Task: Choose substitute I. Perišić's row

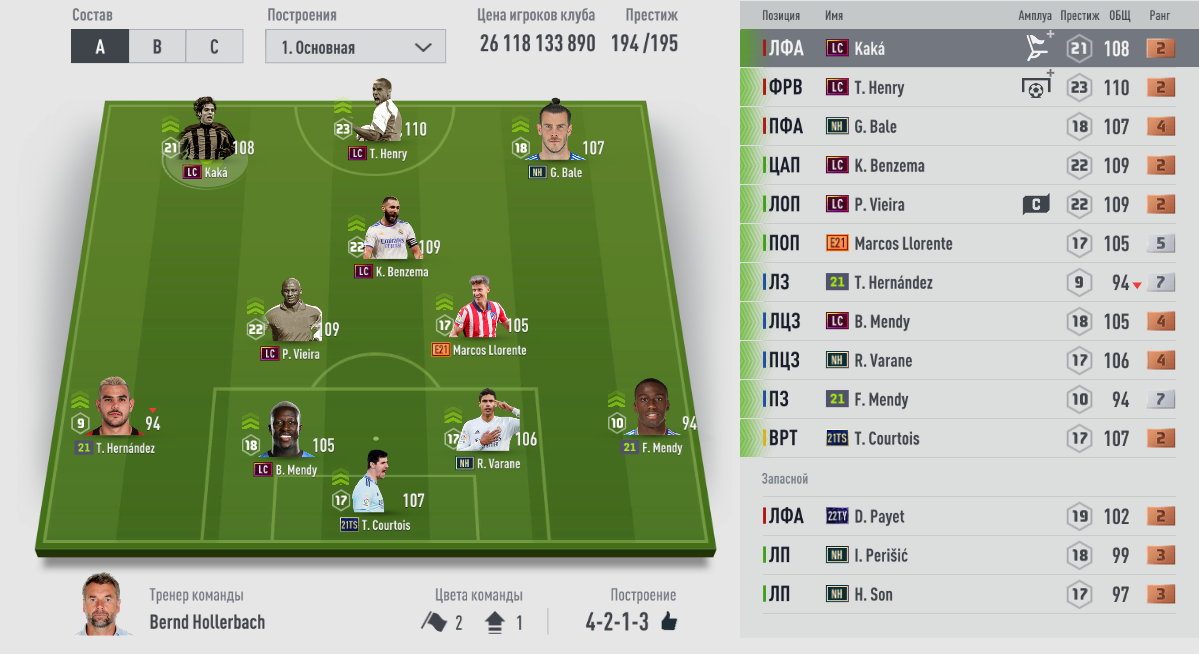Action: [x=968, y=556]
